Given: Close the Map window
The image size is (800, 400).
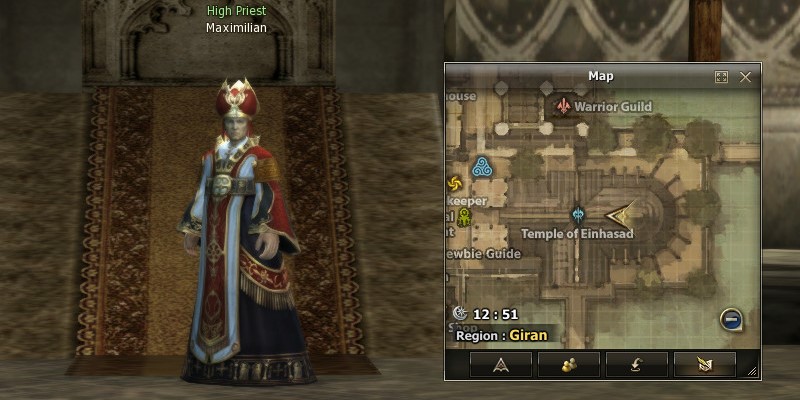Looking at the screenshot, I should coord(745,77).
